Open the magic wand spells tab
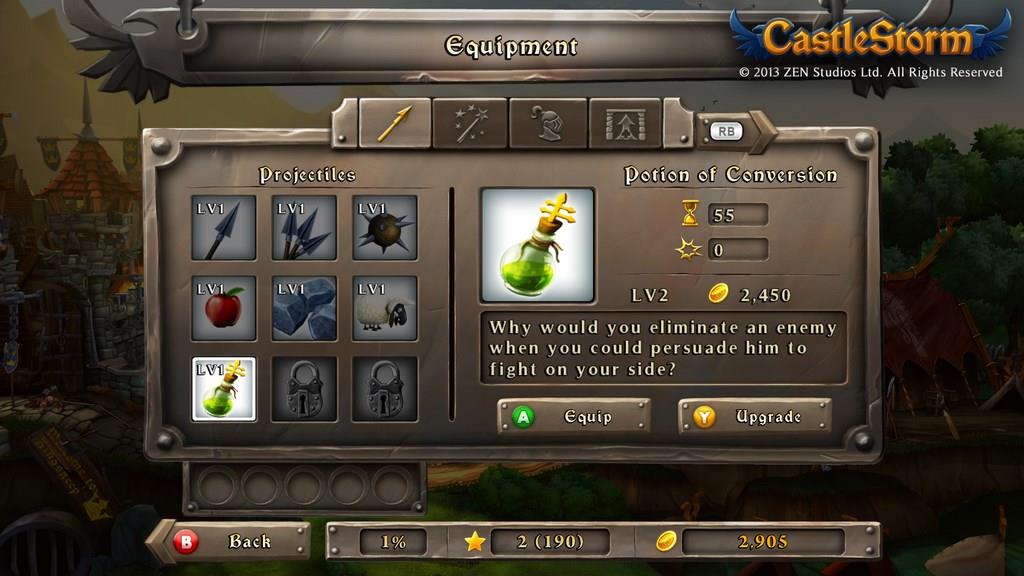The height and width of the screenshot is (576, 1024). (x=469, y=123)
